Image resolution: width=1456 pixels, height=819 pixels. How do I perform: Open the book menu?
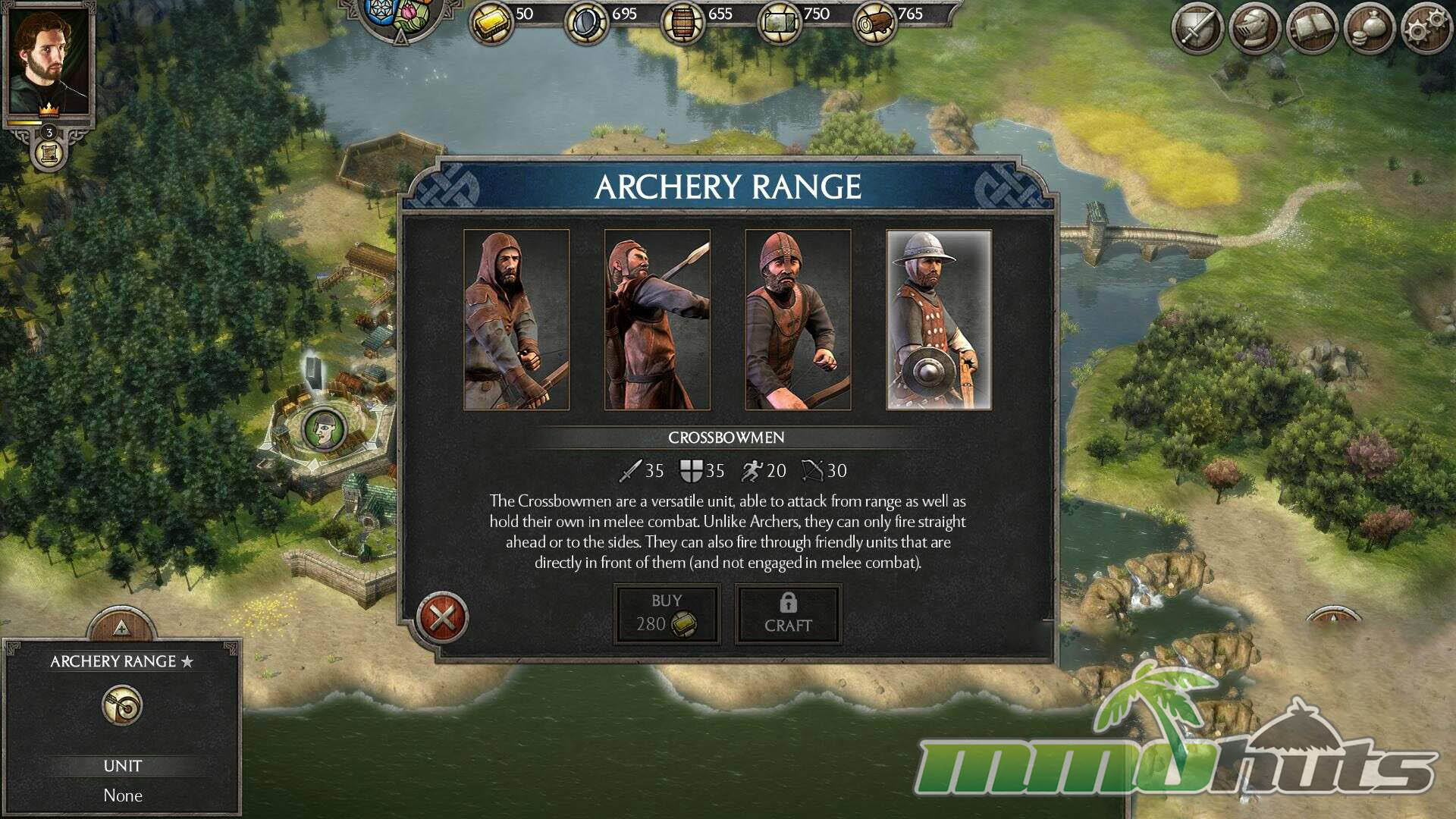(x=1311, y=29)
